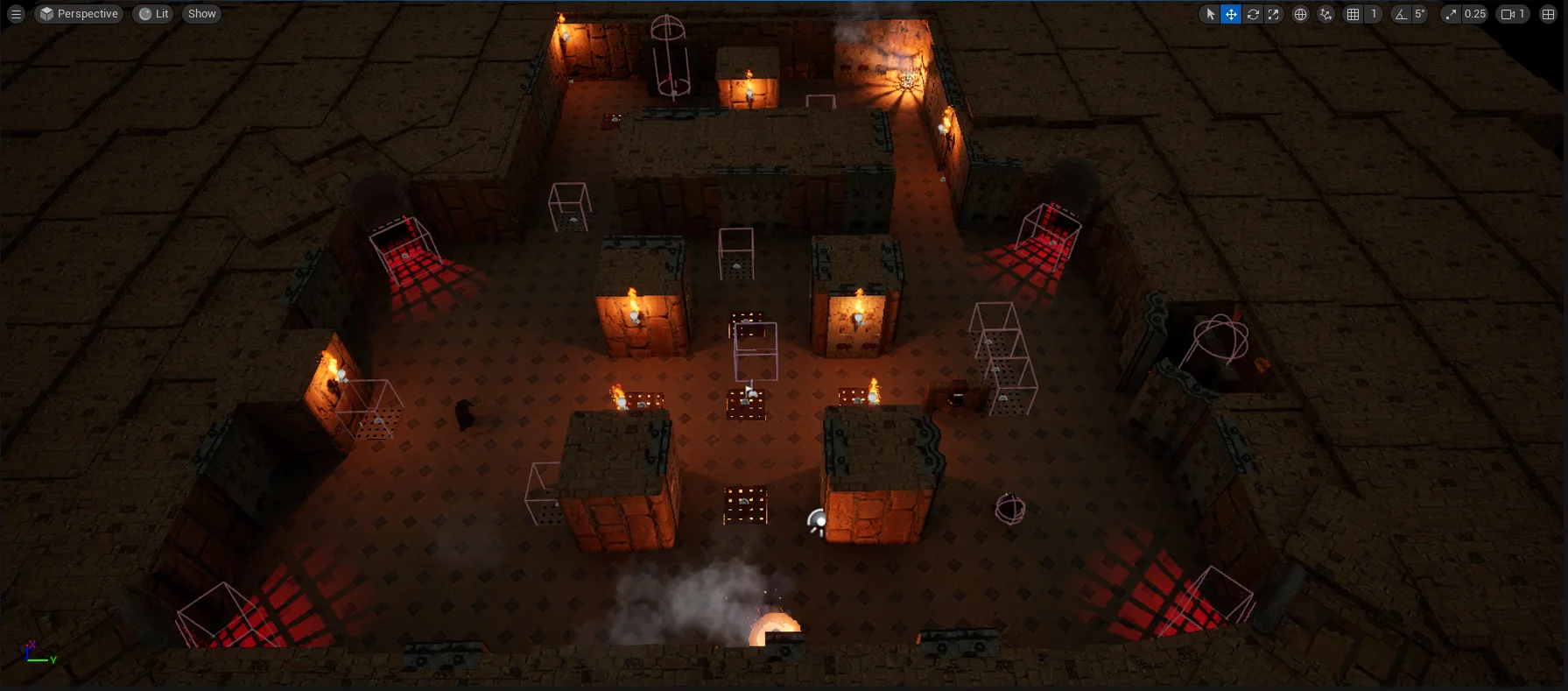Switch to the rotate tool
The height and width of the screenshot is (691, 1568).
point(1253,14)
